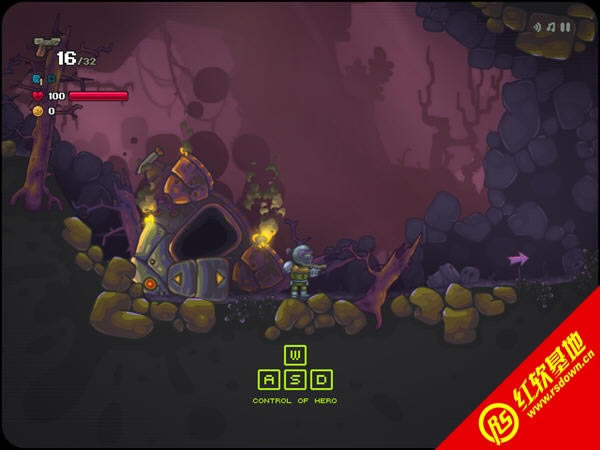Toggle the music note icon

(x=551, y=27)
